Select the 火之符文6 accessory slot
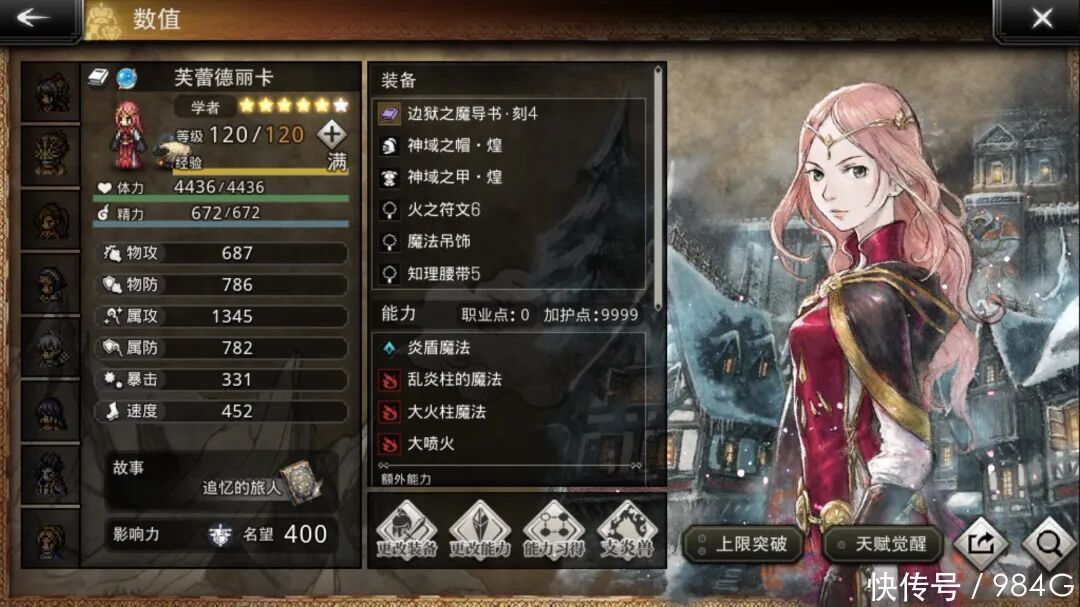The height and width of the screenshot is (607, 1080). point(510,210)
